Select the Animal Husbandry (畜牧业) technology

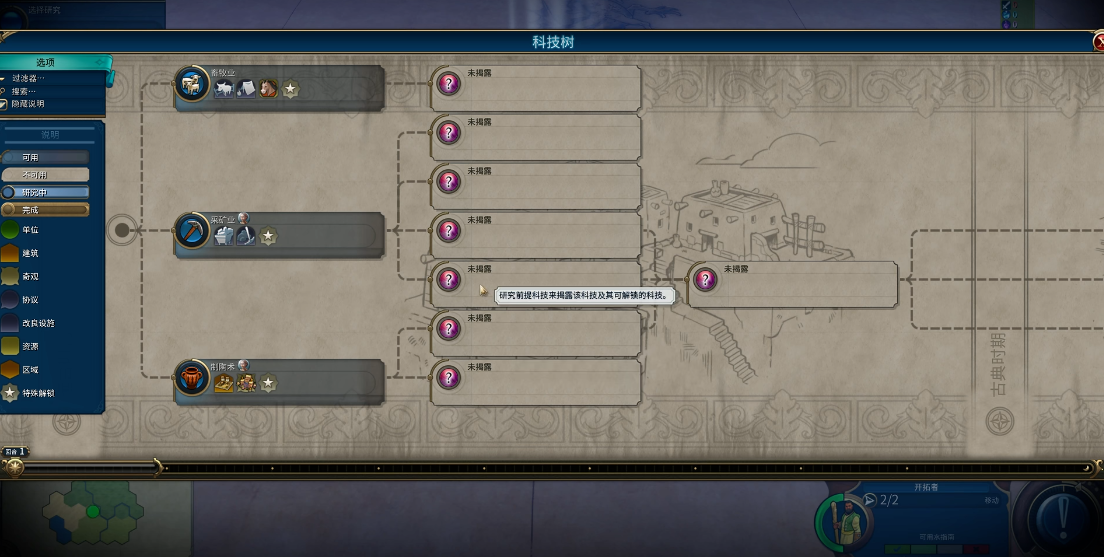(x=280, y=88)
